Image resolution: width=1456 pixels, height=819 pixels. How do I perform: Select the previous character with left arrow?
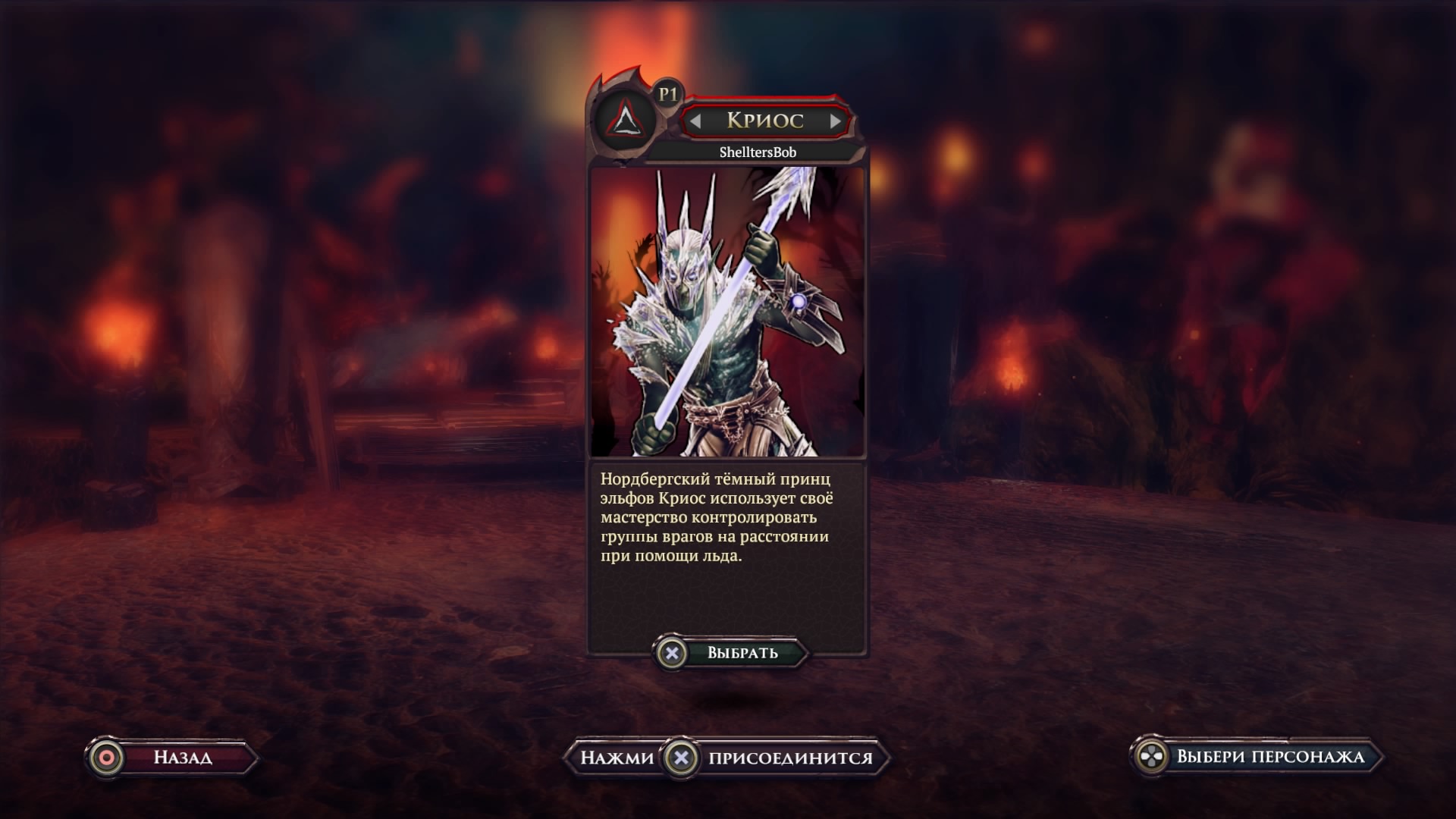tap(695, 121)
